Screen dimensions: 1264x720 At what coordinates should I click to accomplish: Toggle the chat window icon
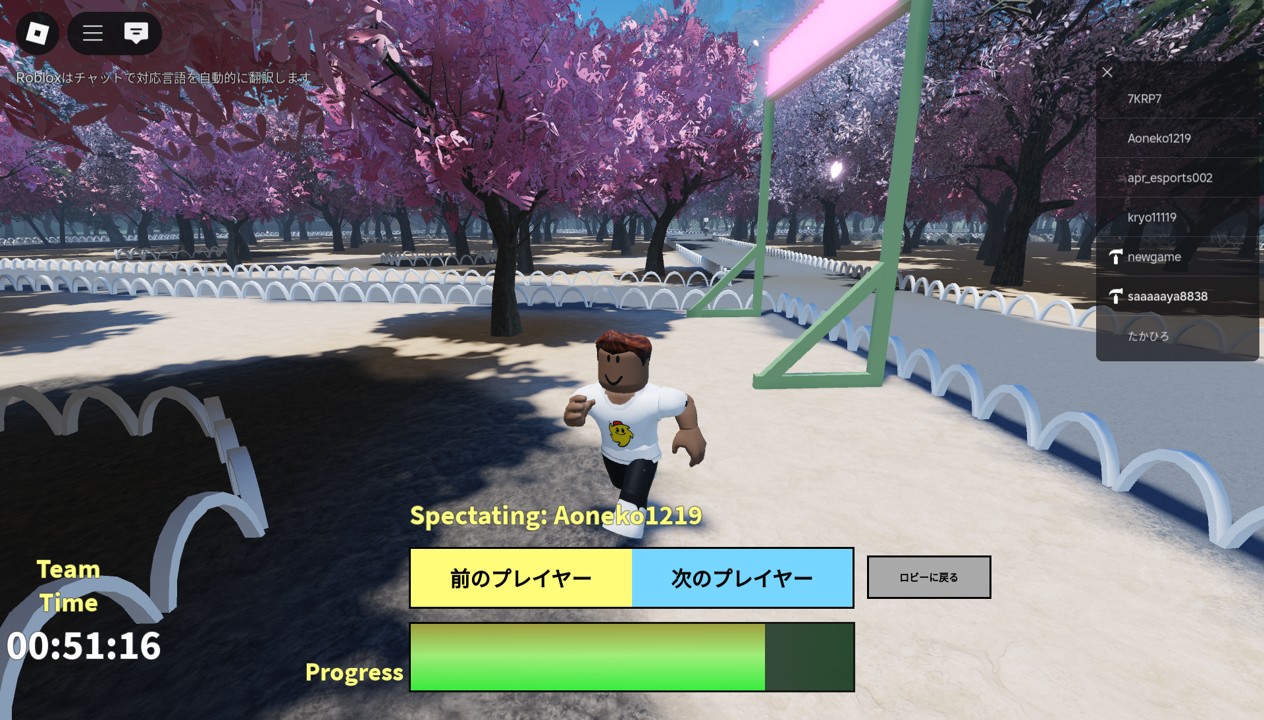[136, 33]
